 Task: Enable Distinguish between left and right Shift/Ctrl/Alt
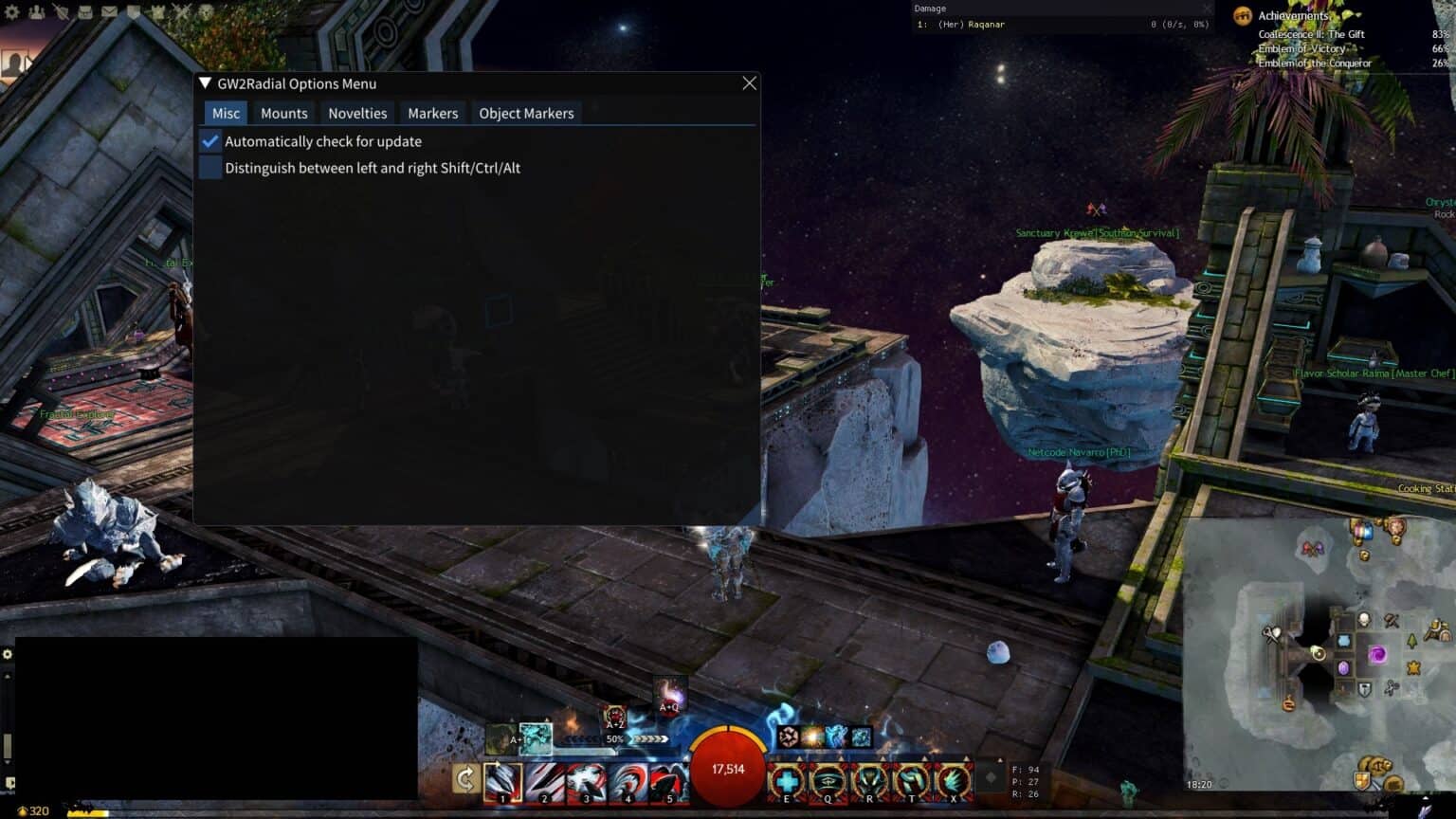[x=209, y=167]
